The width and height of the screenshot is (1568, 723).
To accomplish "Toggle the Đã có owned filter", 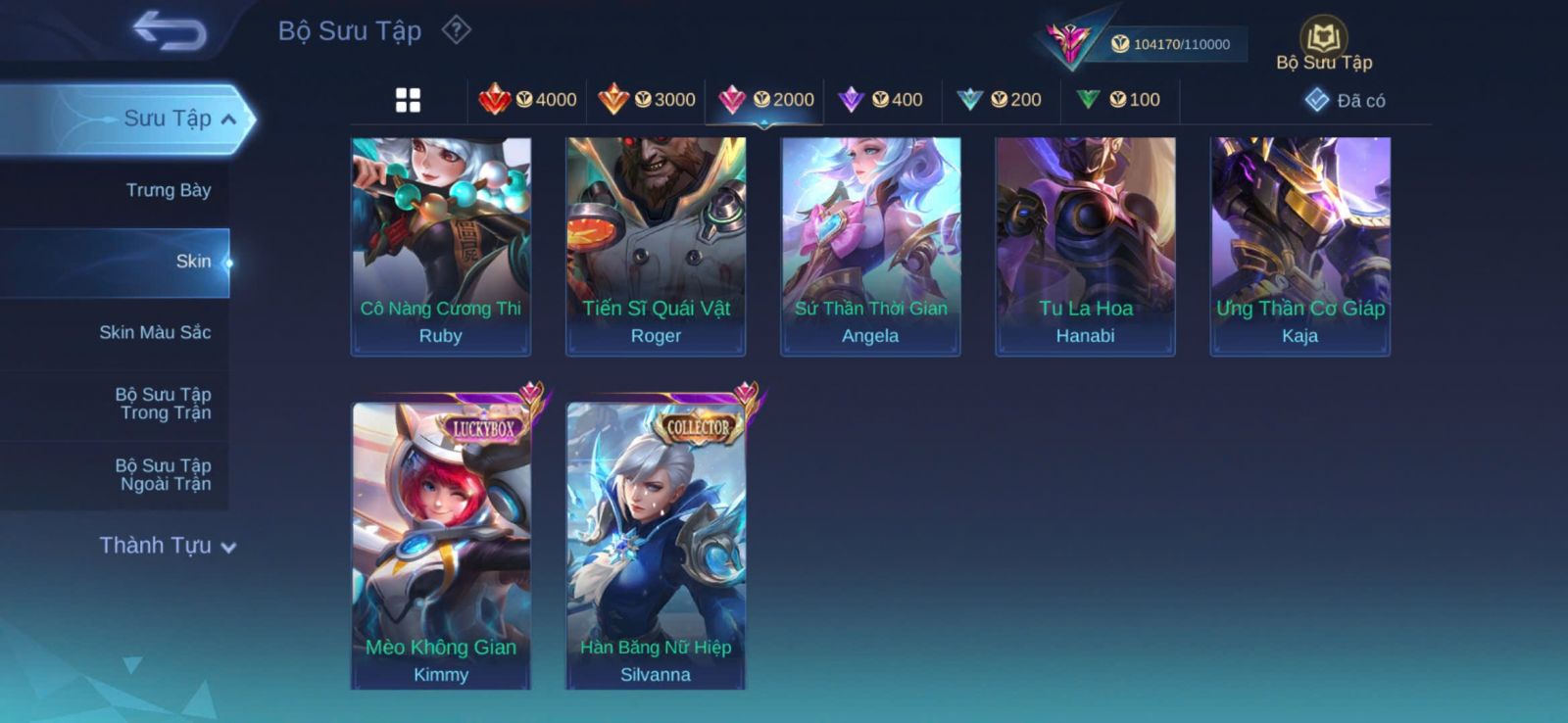I will point(1346,101).
